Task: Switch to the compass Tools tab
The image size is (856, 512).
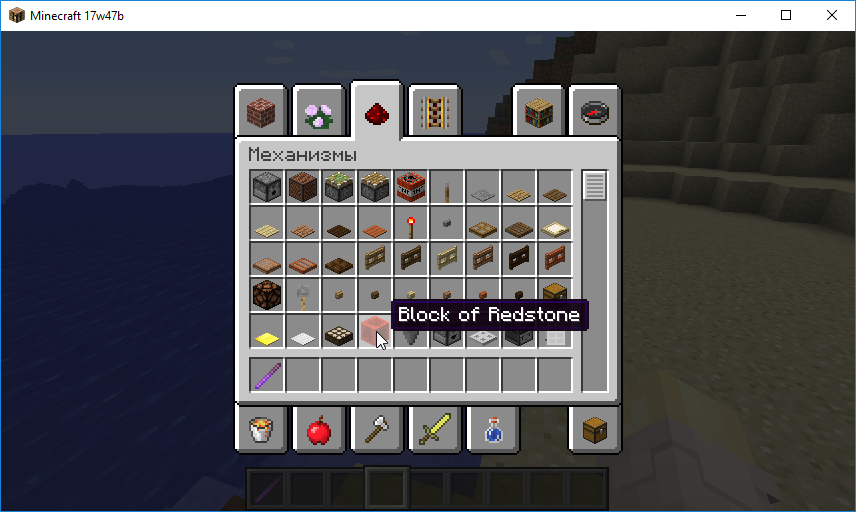Action: click(596, 111)
